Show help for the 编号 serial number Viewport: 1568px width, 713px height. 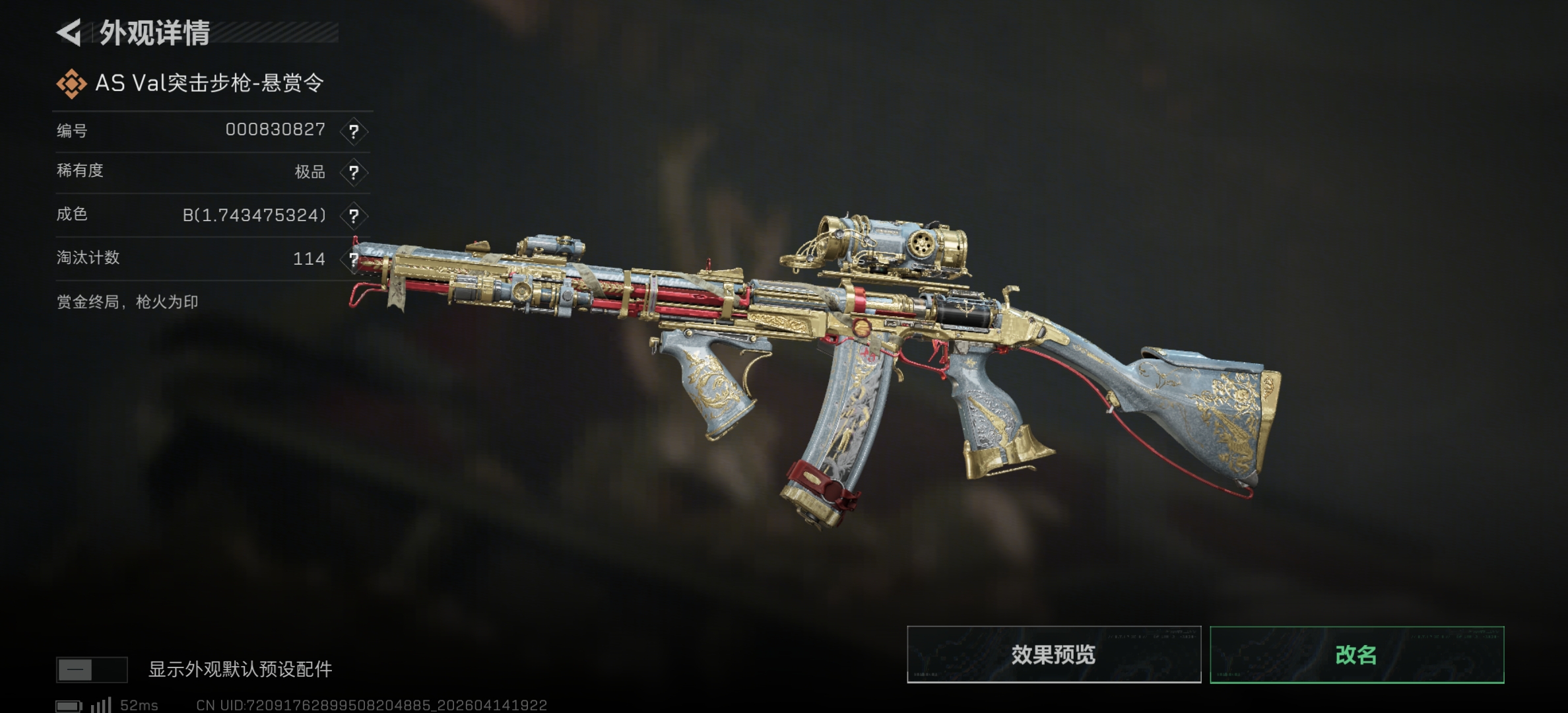click(x=354, y=131)
